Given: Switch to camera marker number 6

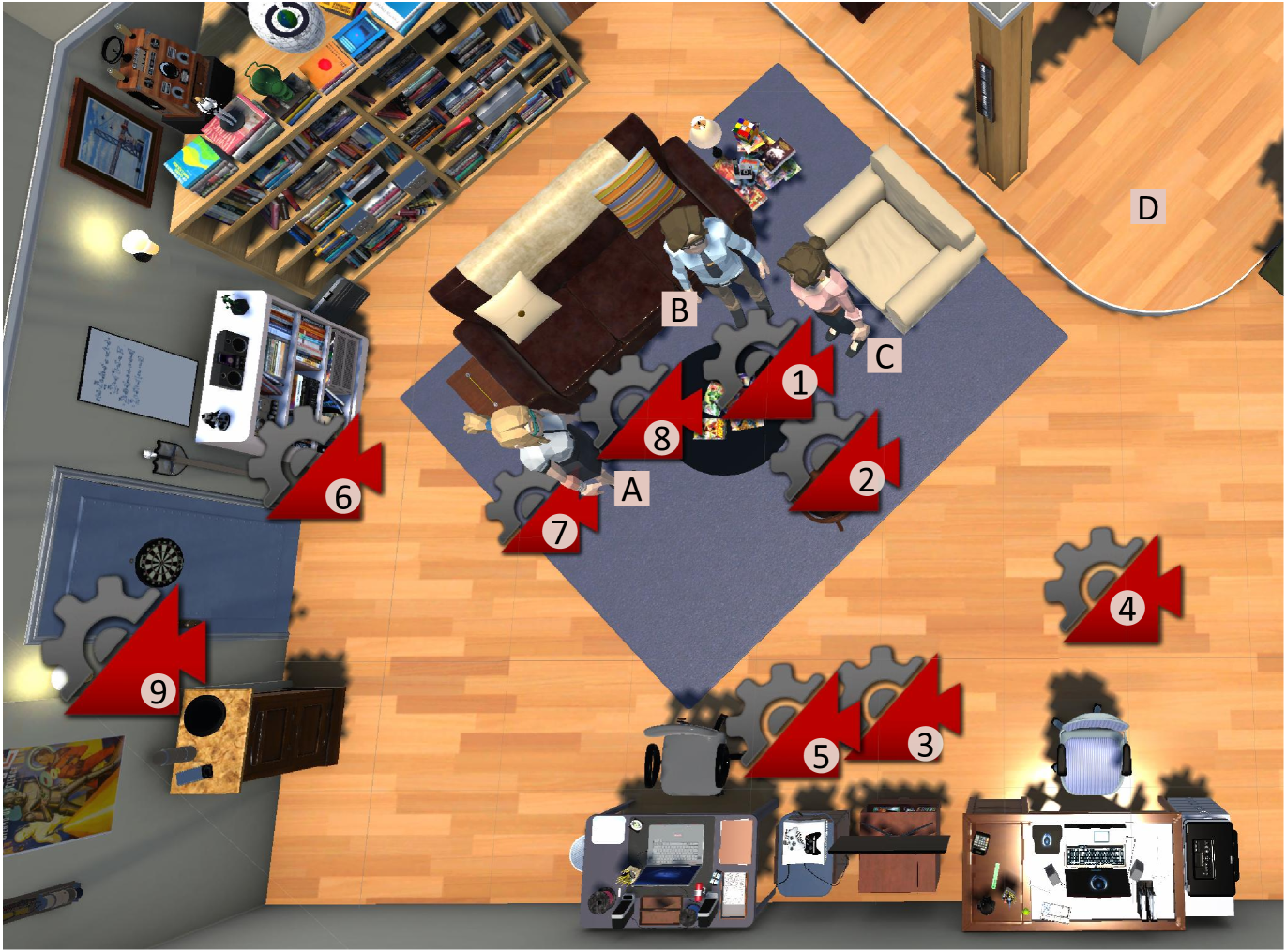Looking at the screenshot, I should (343, 497).
